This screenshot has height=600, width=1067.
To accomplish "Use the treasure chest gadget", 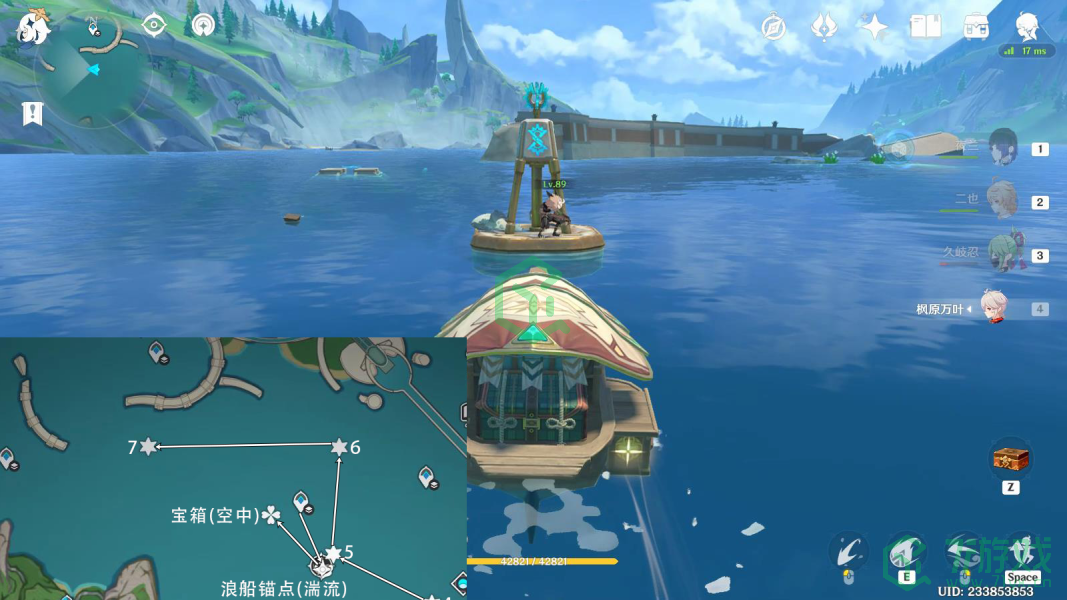I will (1010, 460).
